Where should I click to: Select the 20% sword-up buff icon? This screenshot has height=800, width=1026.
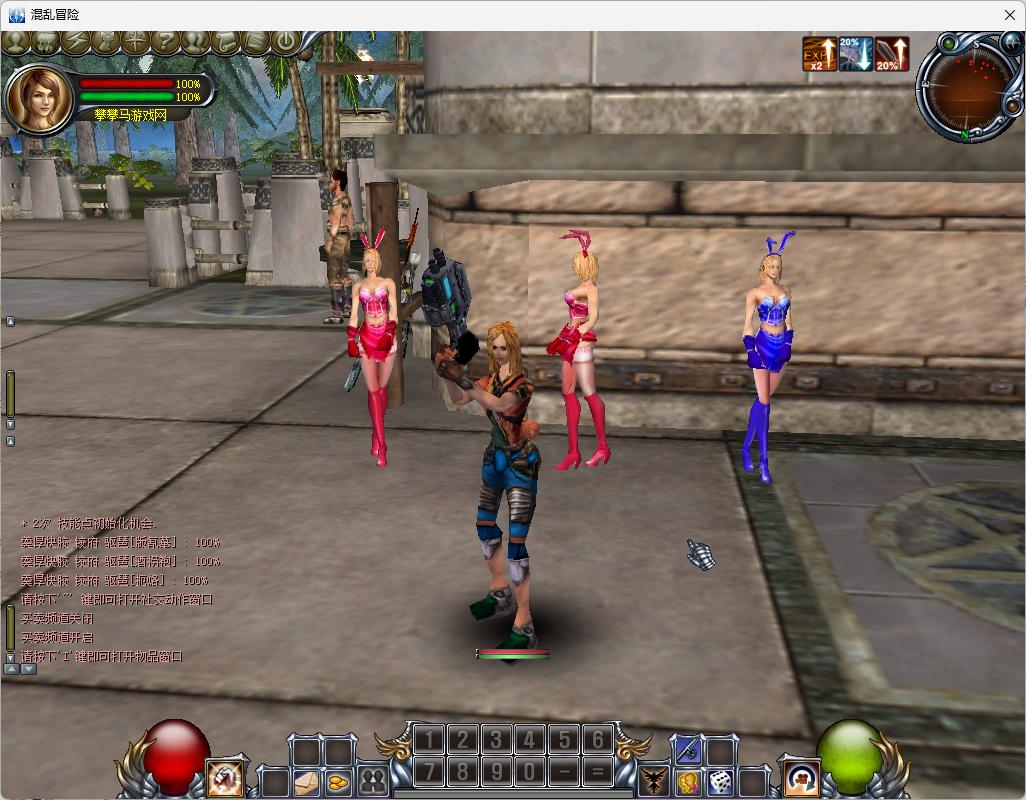click(x=892, y=54)
